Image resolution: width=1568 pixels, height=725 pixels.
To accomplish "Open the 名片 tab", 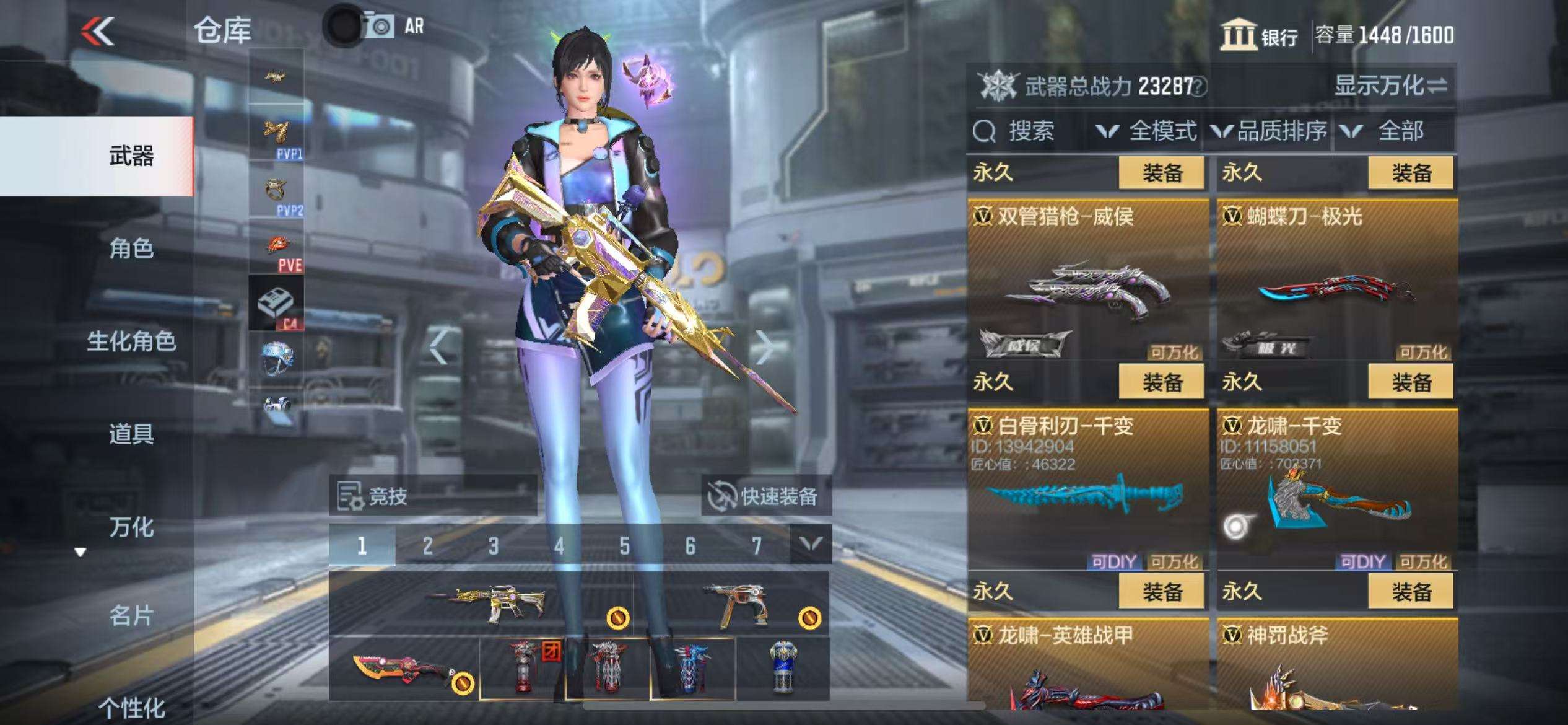I will coord(131,616).
